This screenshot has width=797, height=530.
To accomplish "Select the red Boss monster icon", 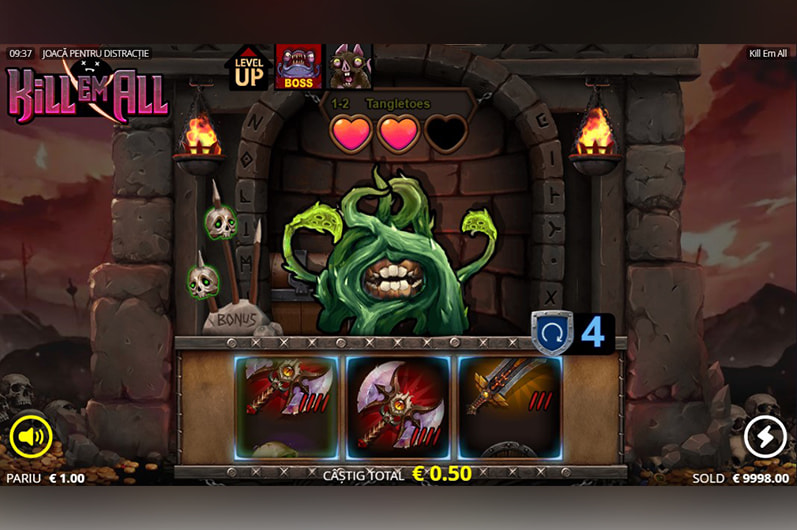I will [298, 67].
